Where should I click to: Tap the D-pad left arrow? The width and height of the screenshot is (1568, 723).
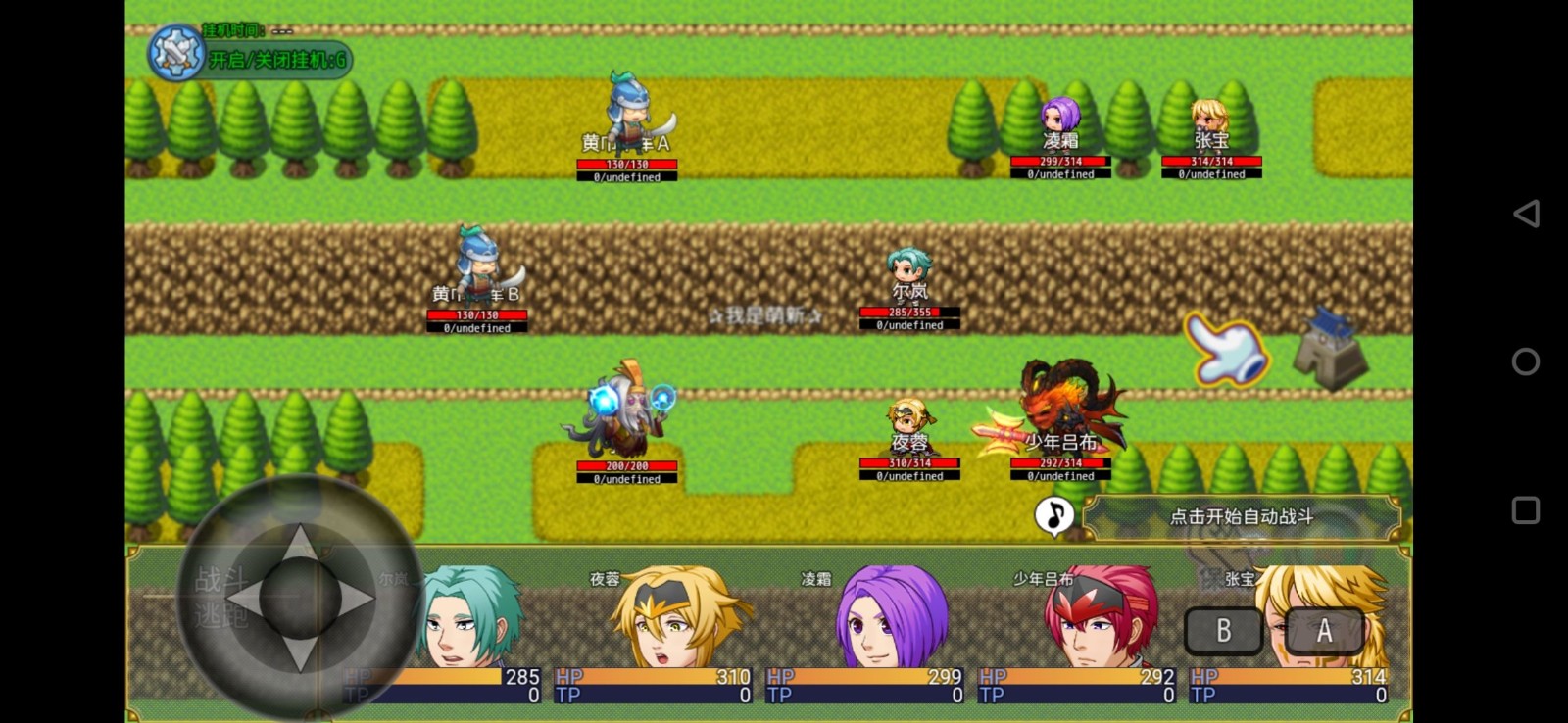tap(245, 596)
